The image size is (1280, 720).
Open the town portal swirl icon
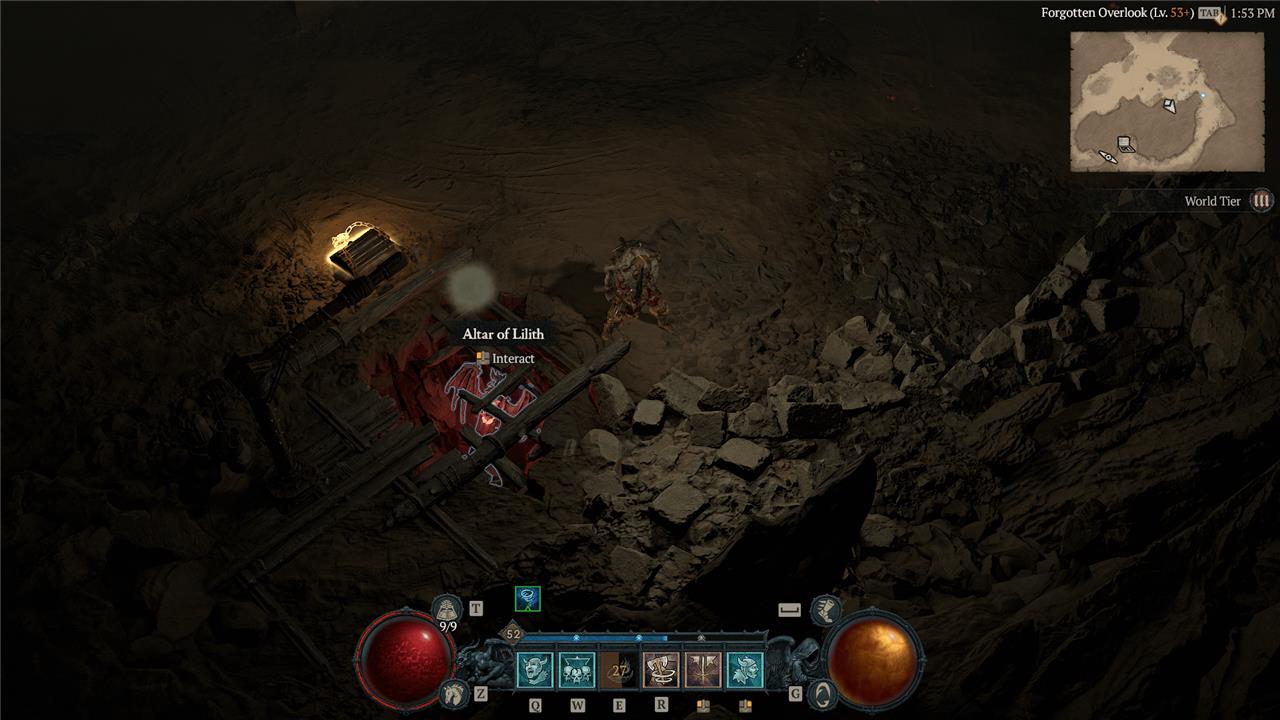[x=821, y=692]
